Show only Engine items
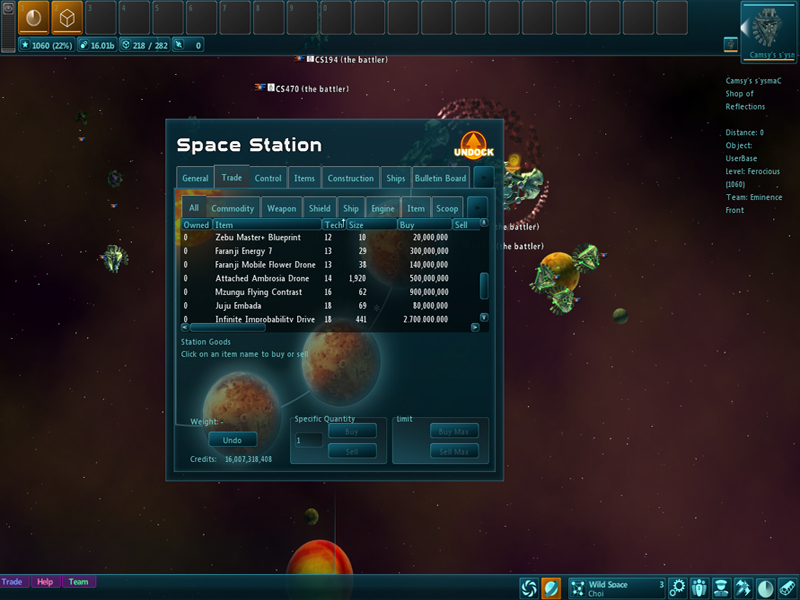Viewport: 800px width, 600px height. click(x=383, y=209)
